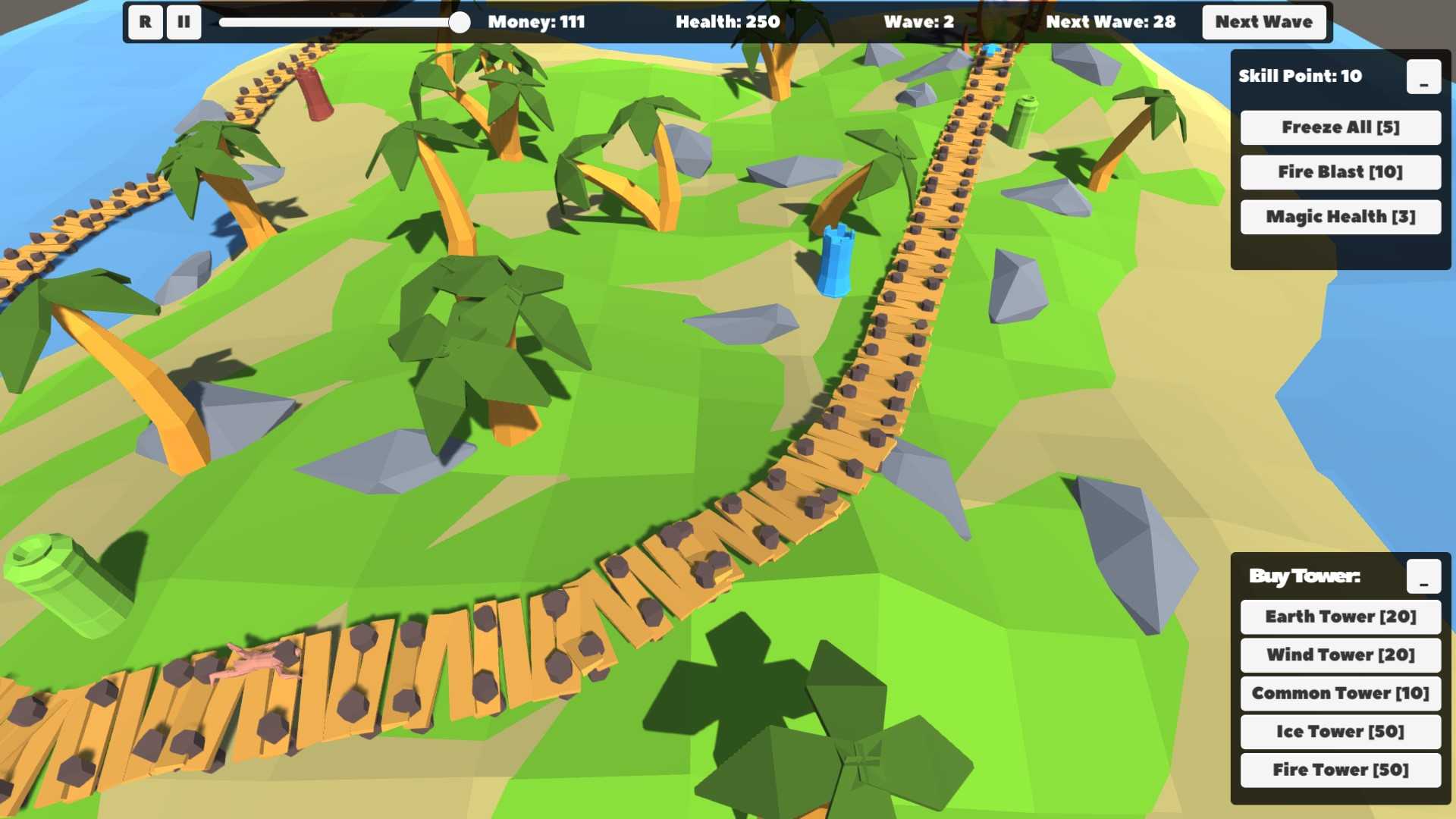Buy a Fire Tower
The height and width of the screenshot is (819, 1456).
click(x=1340, y=770)
